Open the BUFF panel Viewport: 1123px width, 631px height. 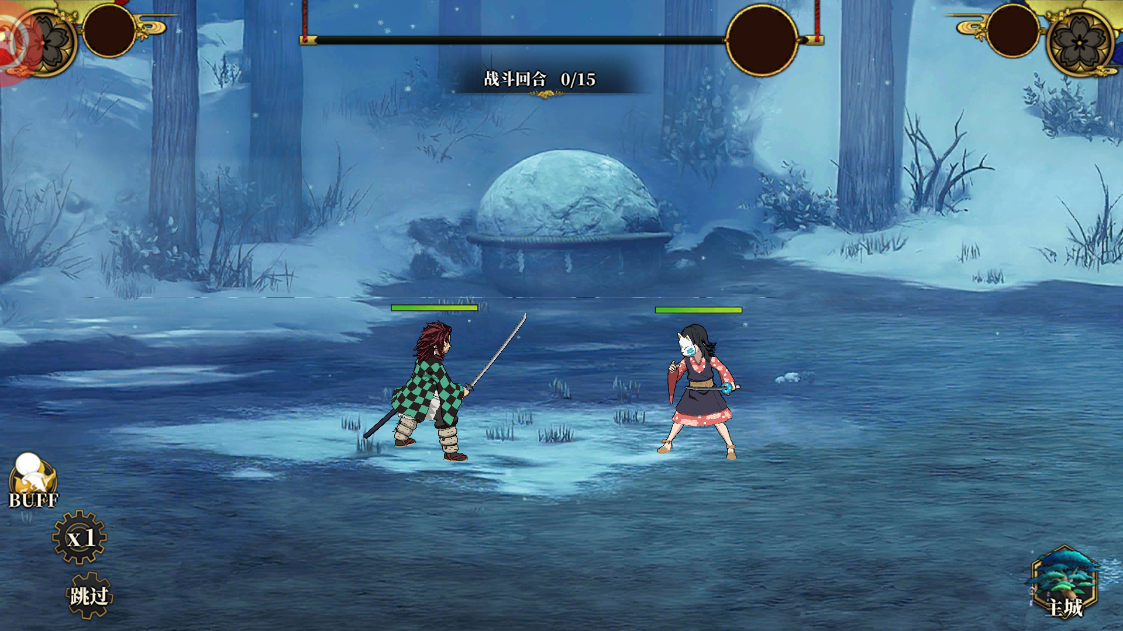[x=33, y=482]
